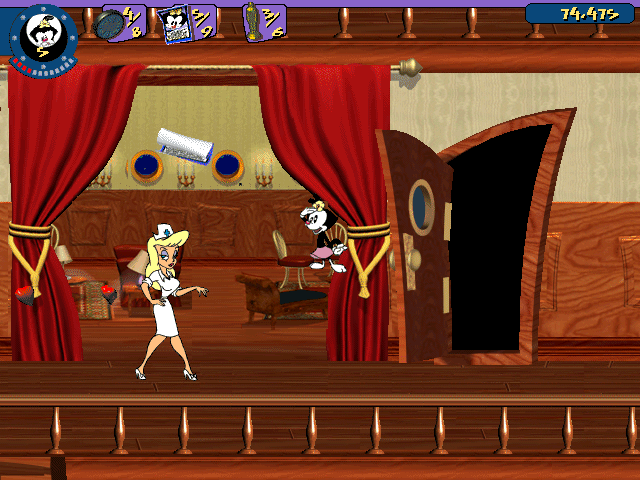Click the golden statue trophy icon
The height and width of the screenshot is (480, 640).
point(254,23)
